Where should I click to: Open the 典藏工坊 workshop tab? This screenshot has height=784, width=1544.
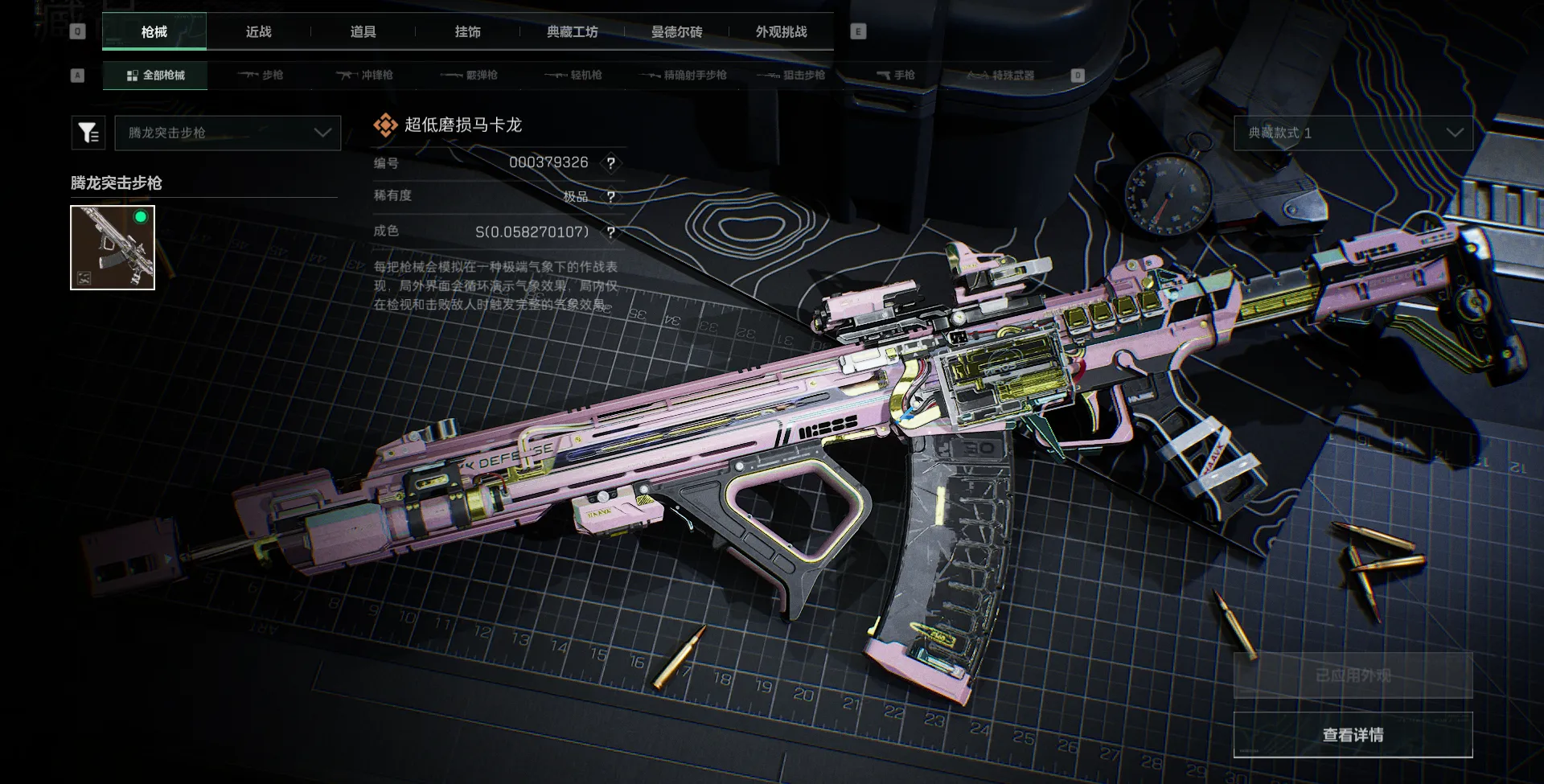pos(572,31)
